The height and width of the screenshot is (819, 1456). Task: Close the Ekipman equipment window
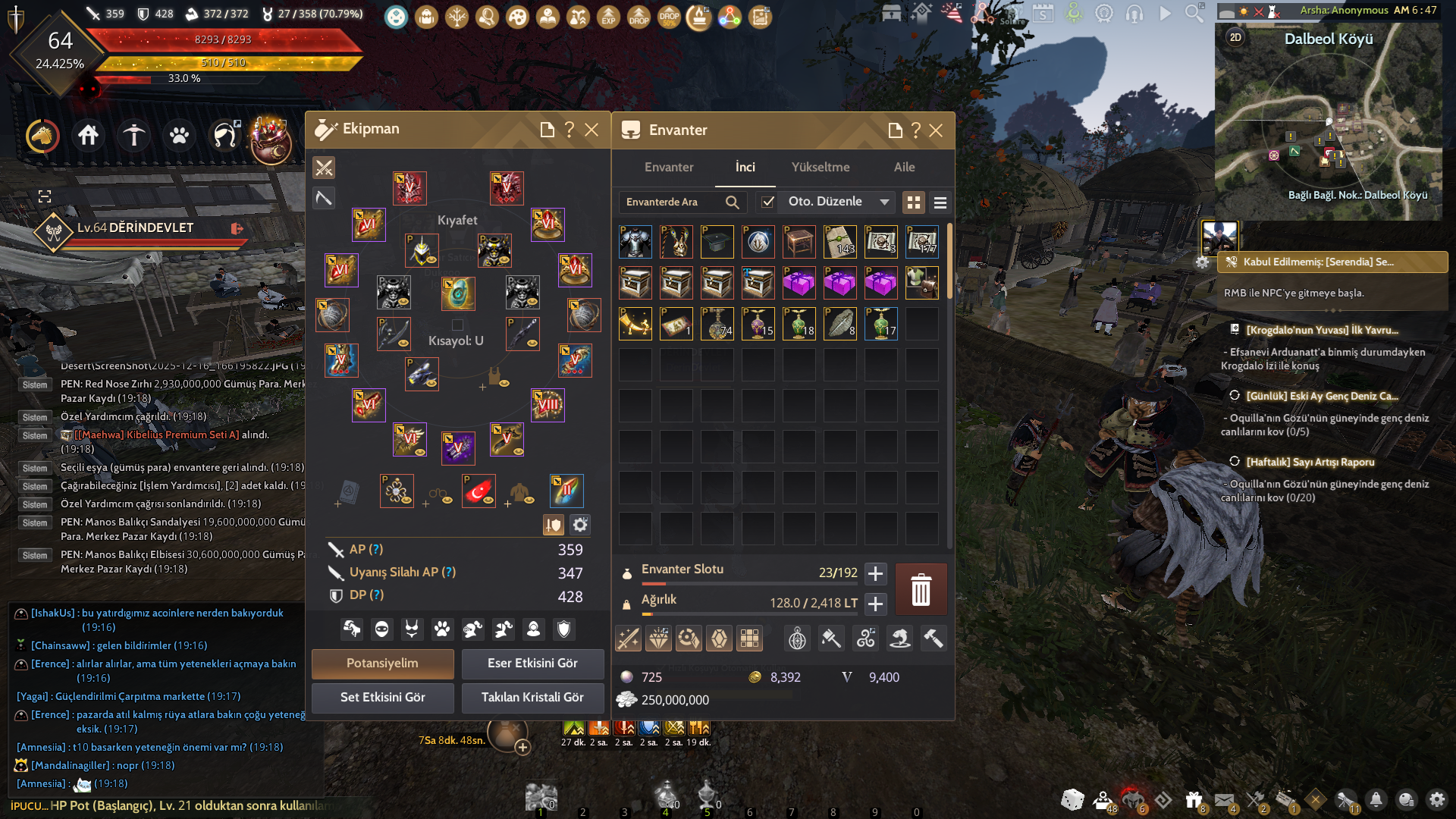coord(591,130)
